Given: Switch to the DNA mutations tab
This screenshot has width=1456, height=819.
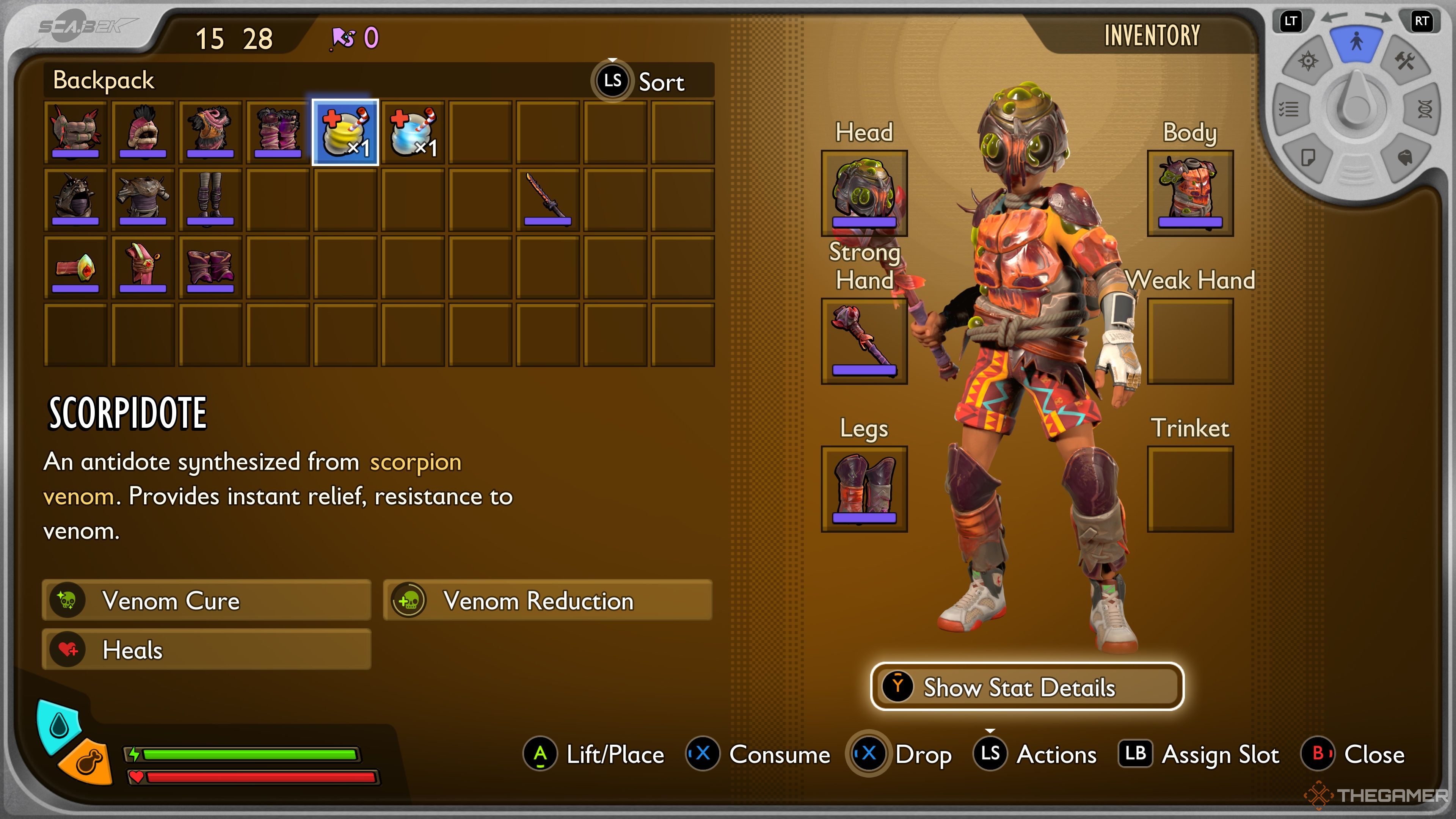Looking at the screenshot, I should pyautogui.click(x=1425, y=108).
